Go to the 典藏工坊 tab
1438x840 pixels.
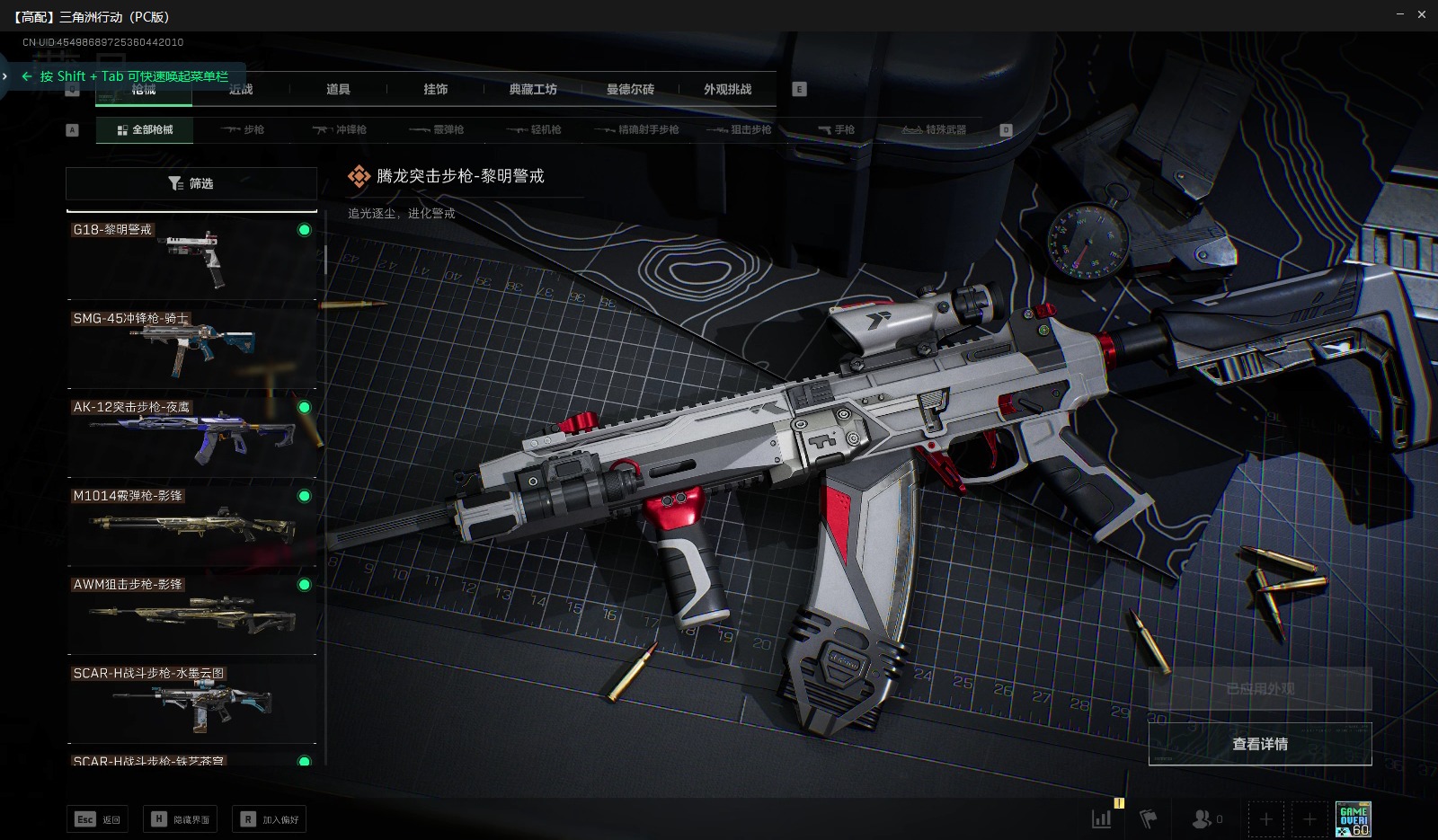point(533,90)
